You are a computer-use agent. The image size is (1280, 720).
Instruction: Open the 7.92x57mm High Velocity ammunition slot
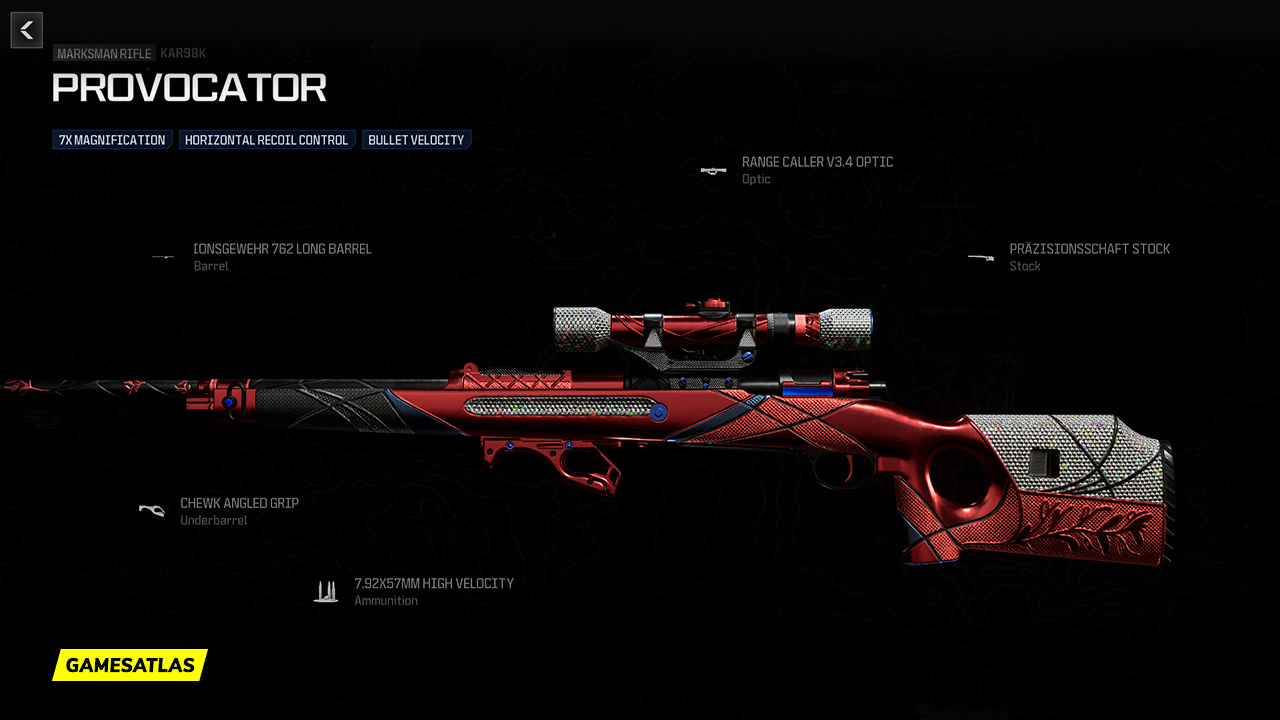433,584
